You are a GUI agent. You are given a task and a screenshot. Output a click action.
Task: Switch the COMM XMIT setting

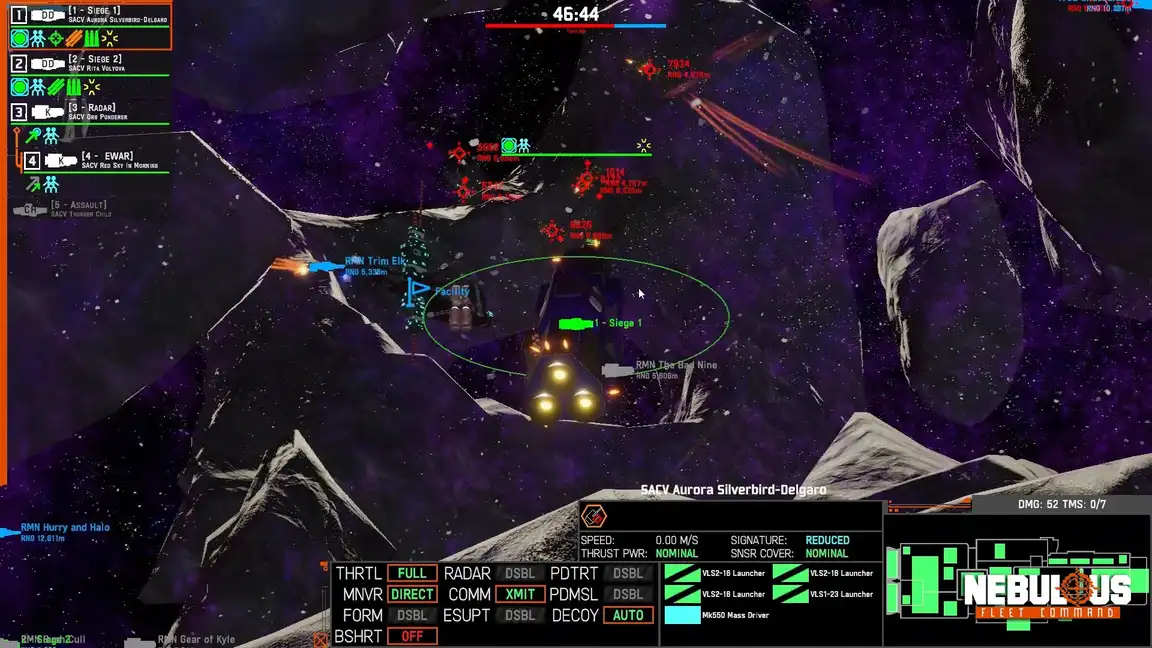tap(519, 594)
